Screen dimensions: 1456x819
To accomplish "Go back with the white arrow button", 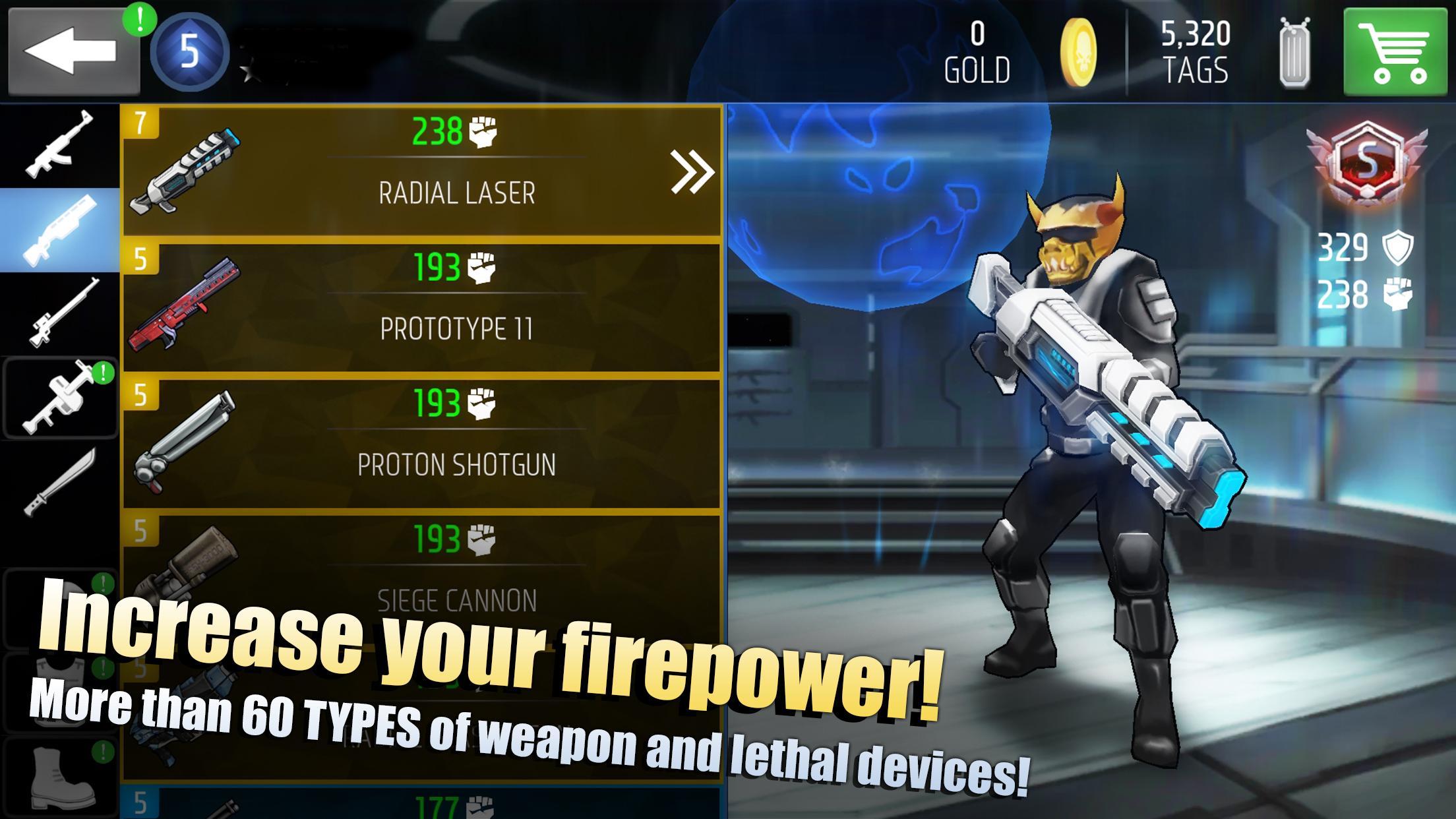I will (73, 51).
